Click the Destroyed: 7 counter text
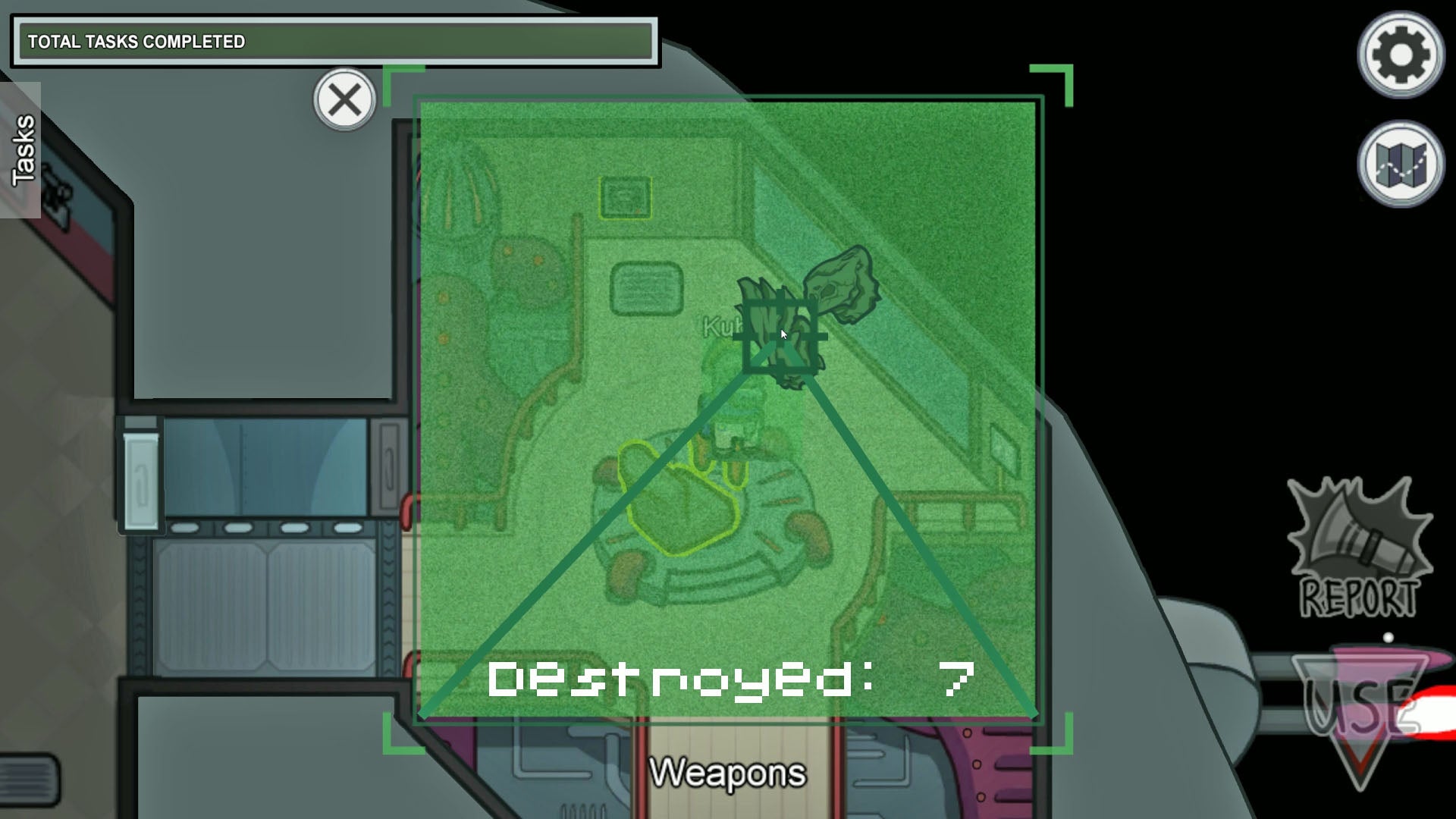Screen dimensions: 1456x819 click(732, 680)
